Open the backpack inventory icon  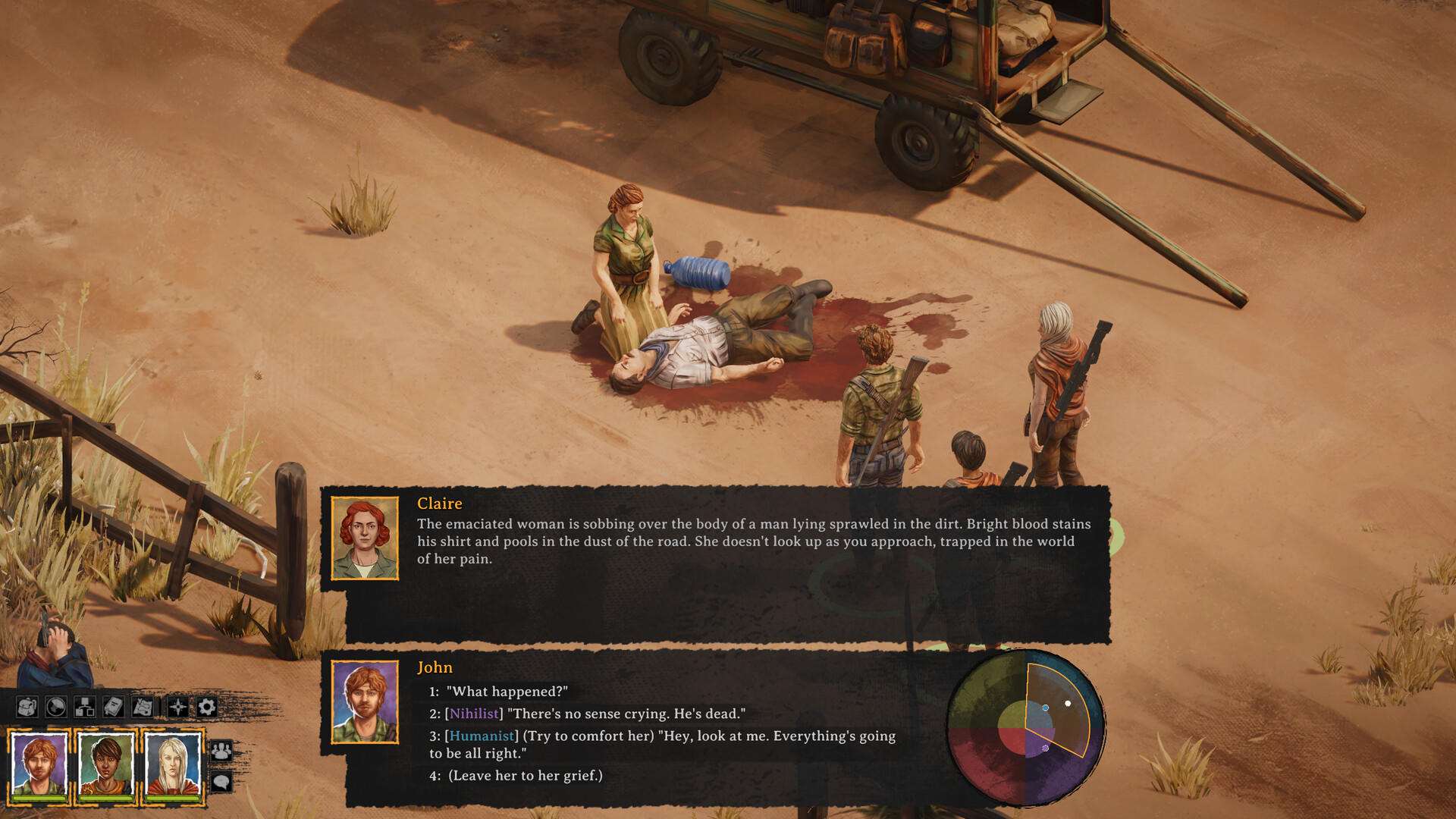point(27,707)
